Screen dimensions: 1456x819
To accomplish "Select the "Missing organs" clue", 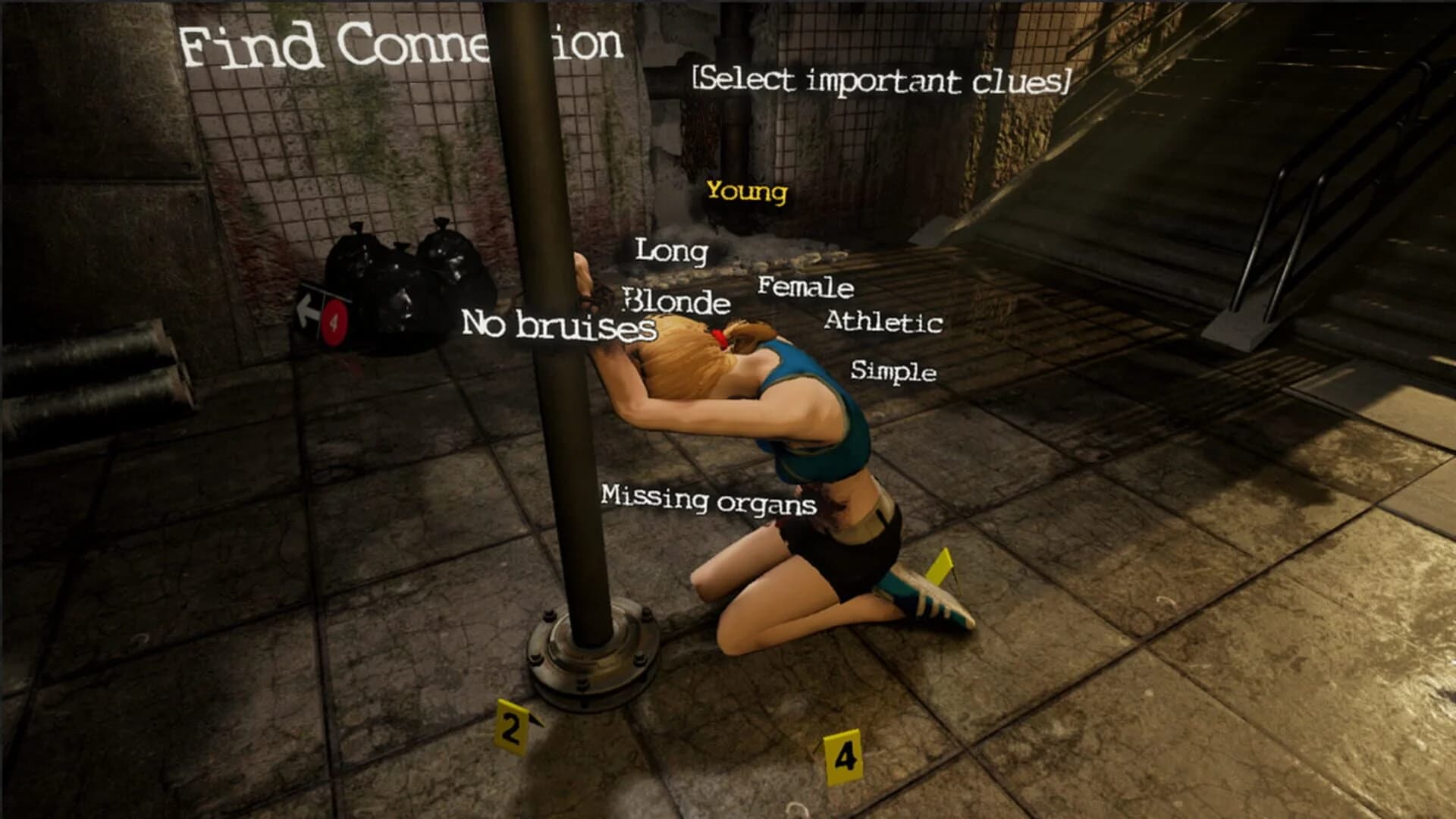I will [x=708, y=500].
